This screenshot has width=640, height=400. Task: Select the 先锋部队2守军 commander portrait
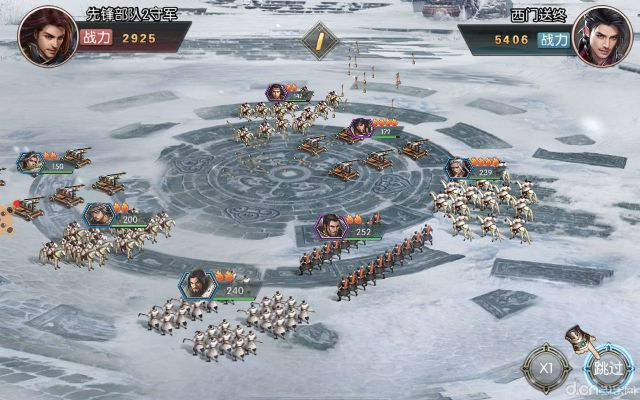point(47,36)
